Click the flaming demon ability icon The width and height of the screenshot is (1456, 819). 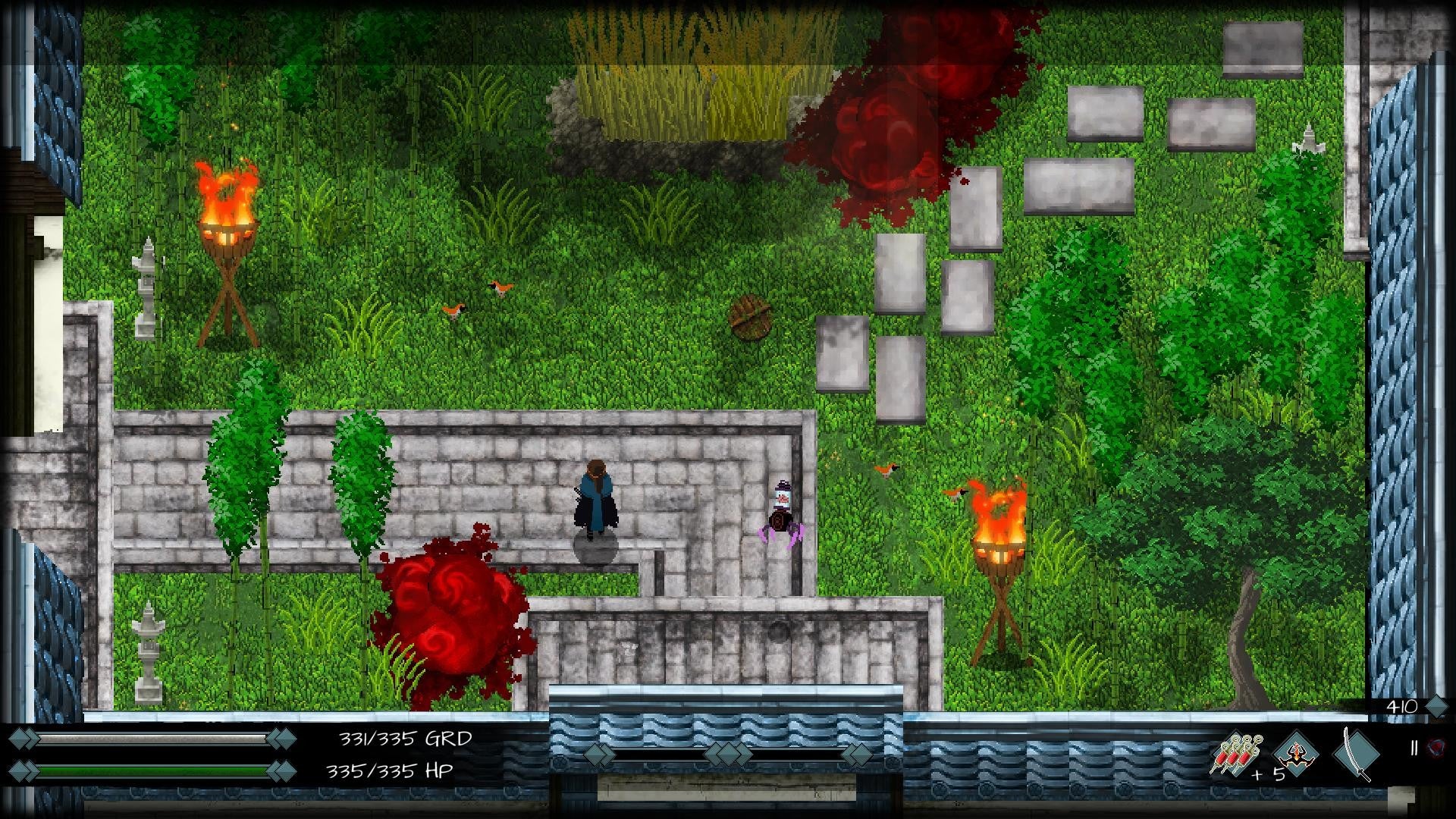point(1294,755)
